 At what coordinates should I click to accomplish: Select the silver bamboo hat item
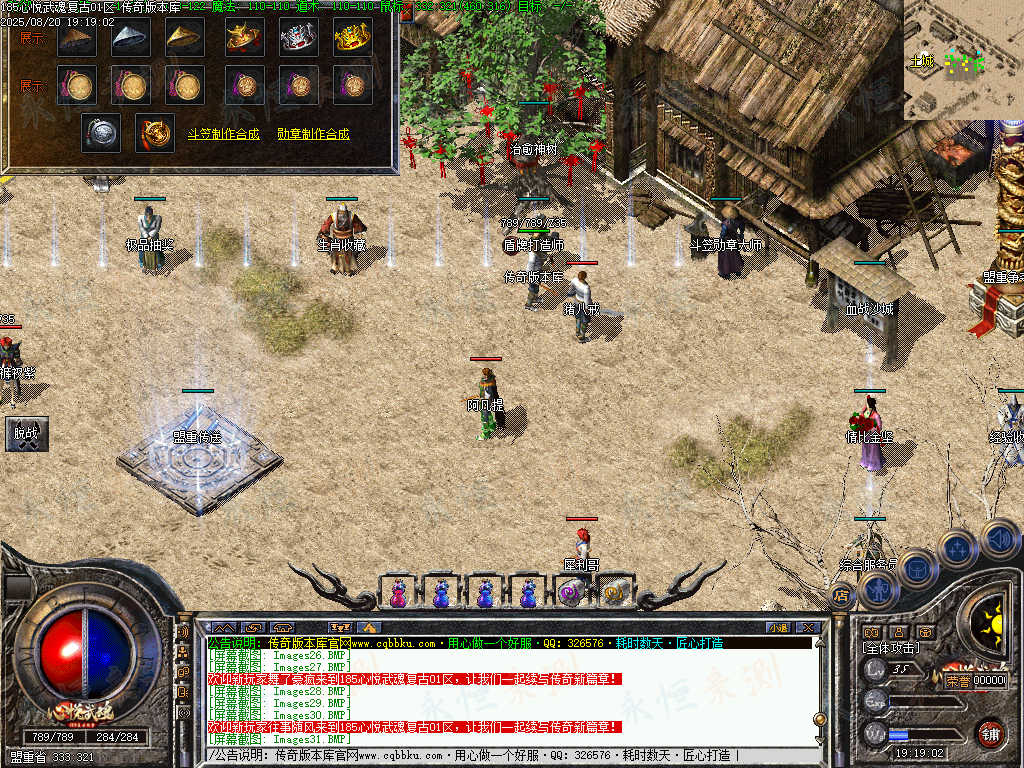[x=131, y=37]
